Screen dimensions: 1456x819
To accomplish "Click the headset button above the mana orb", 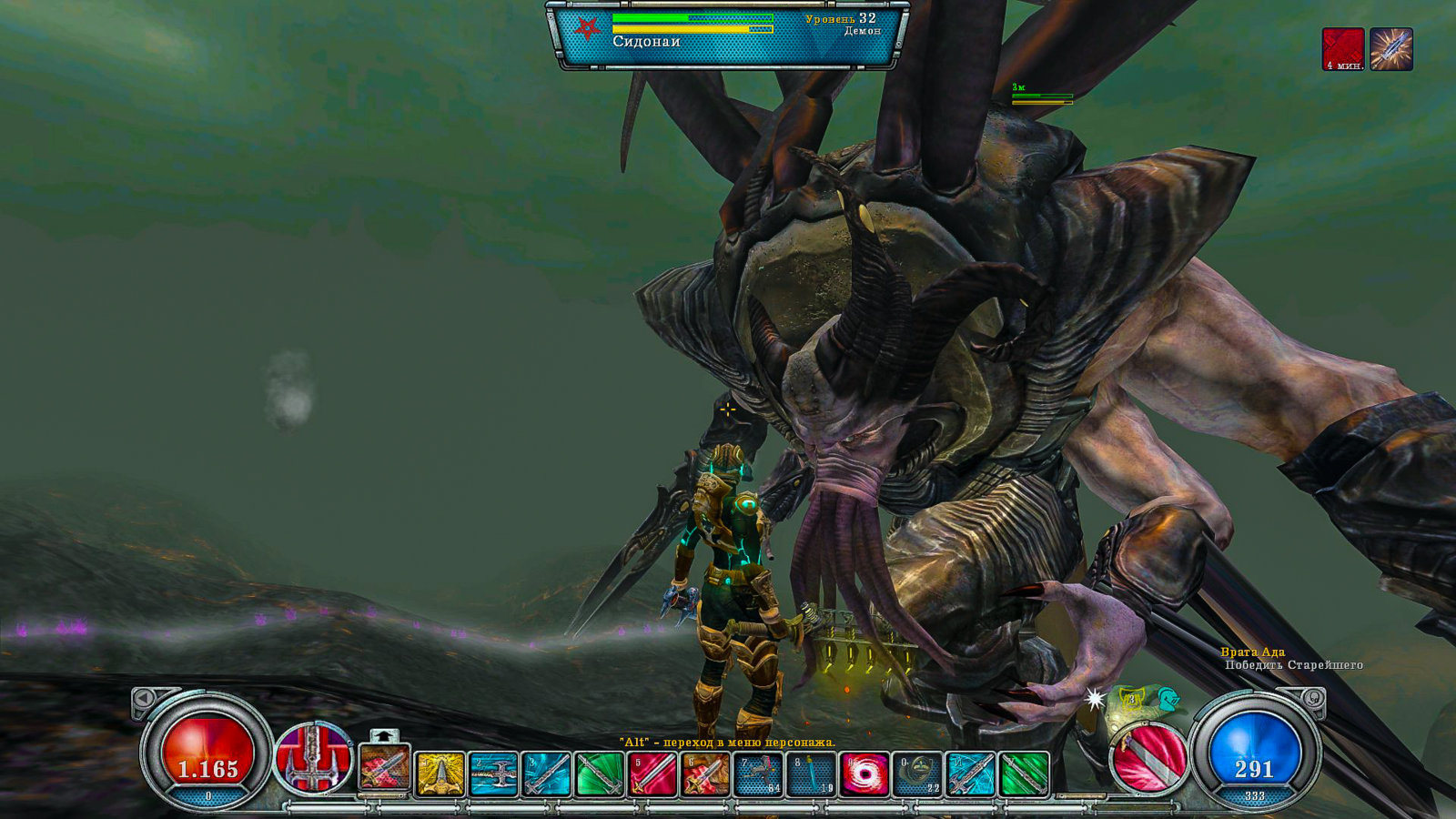I will (x=1312, y=699).
